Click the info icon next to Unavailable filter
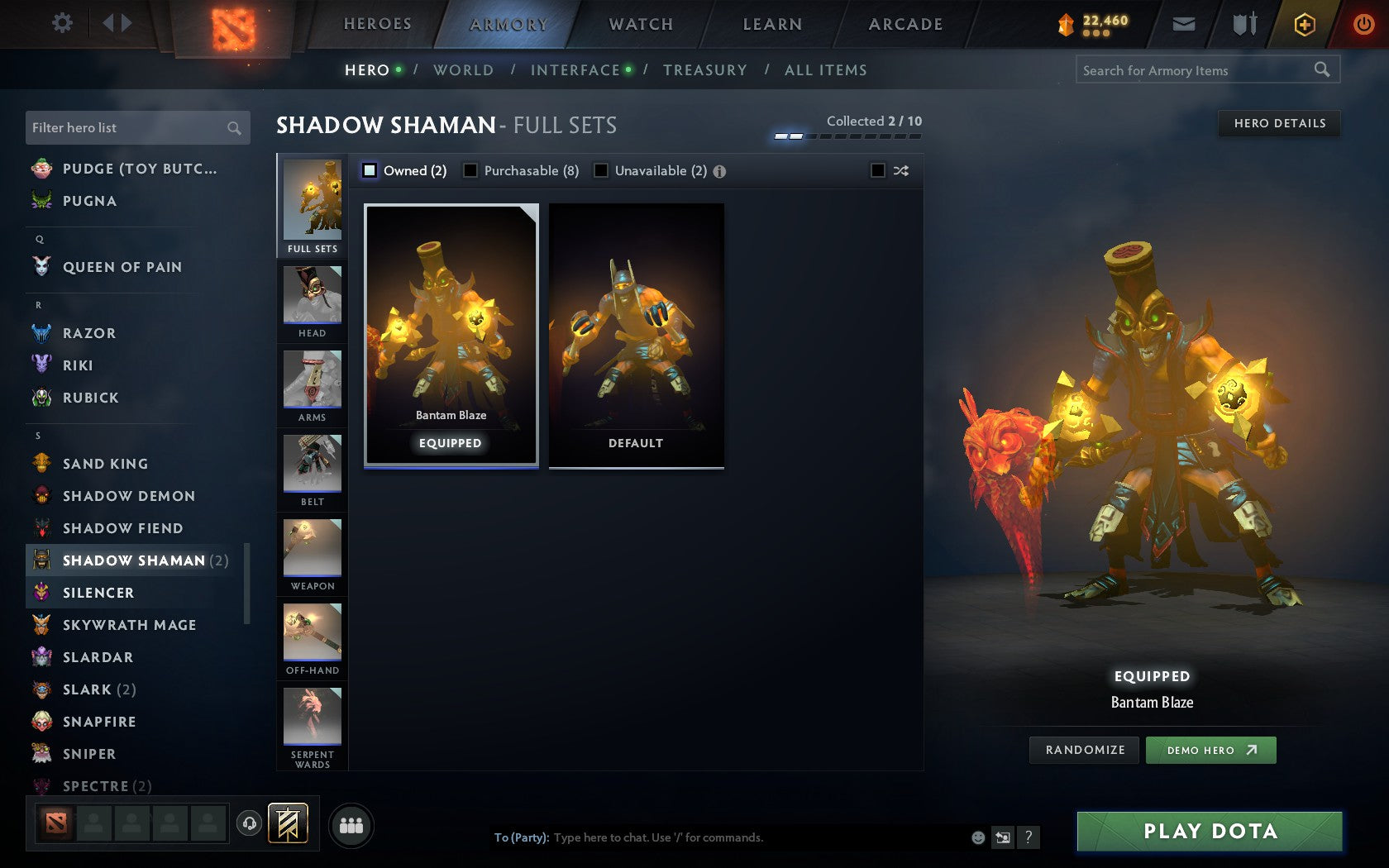1389x868 pixels. pos(718,171)
